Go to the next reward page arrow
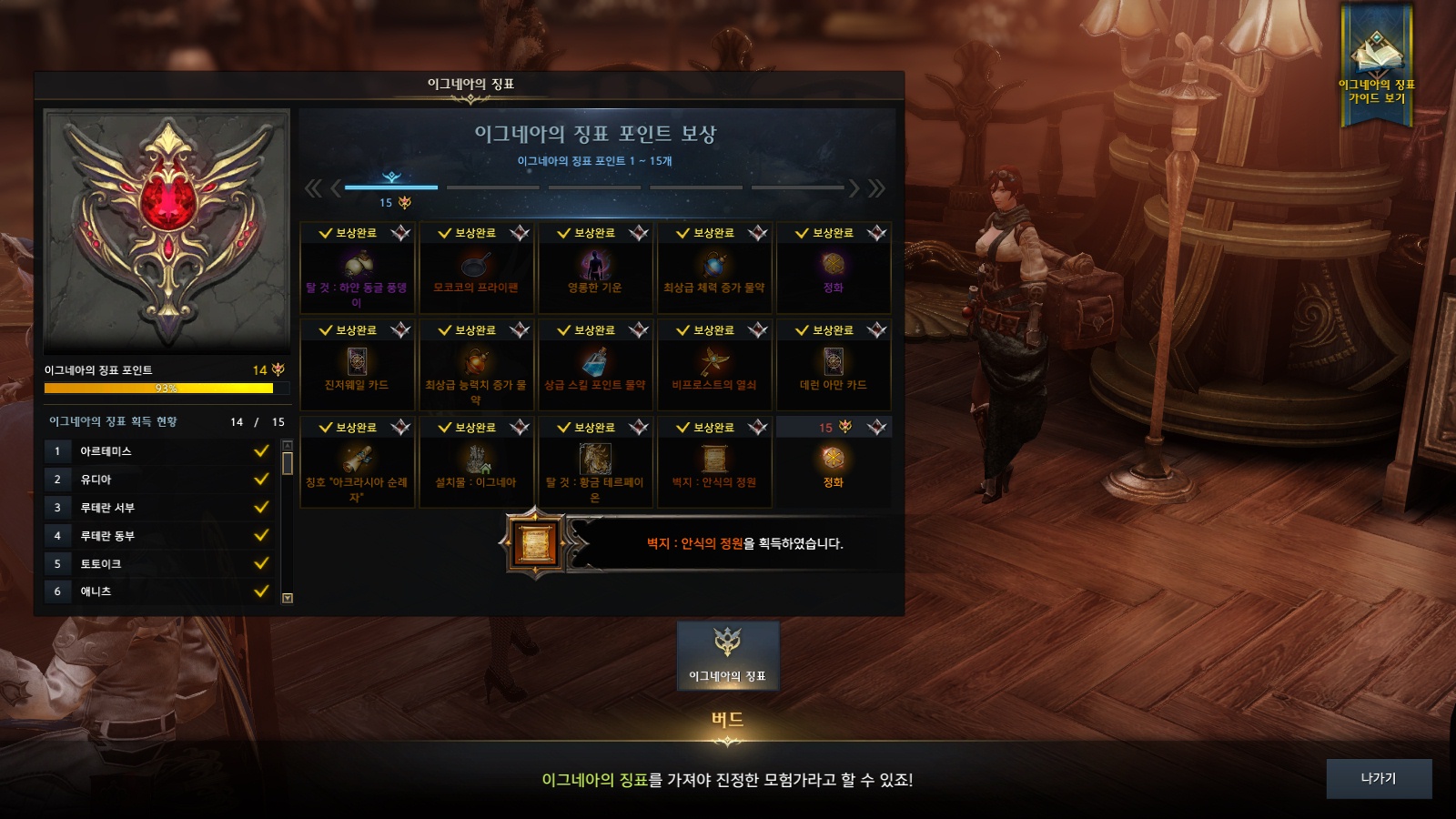This screenshot has width=1456, height=819. (854, 188)
